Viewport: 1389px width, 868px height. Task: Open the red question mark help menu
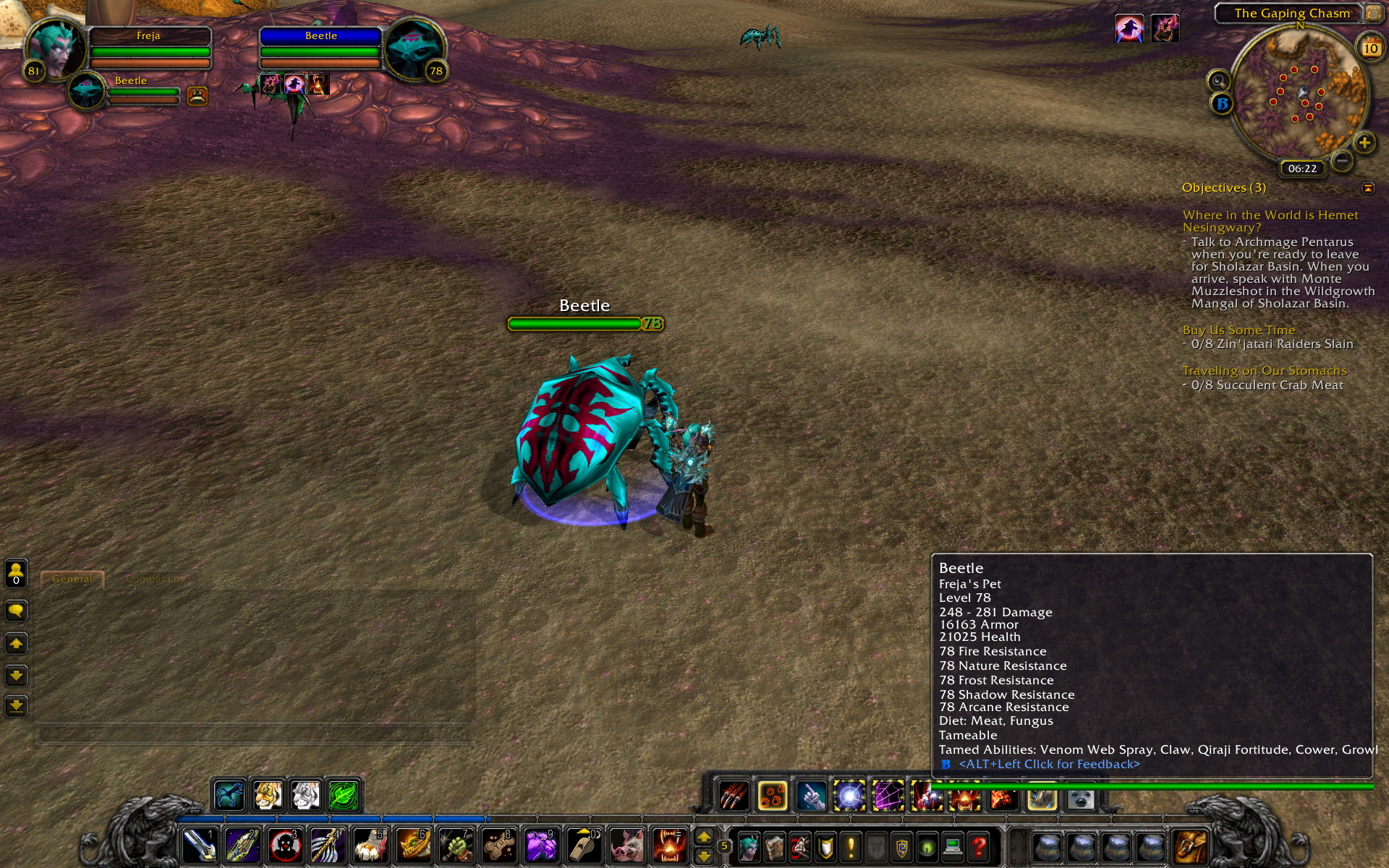point(979,846)
